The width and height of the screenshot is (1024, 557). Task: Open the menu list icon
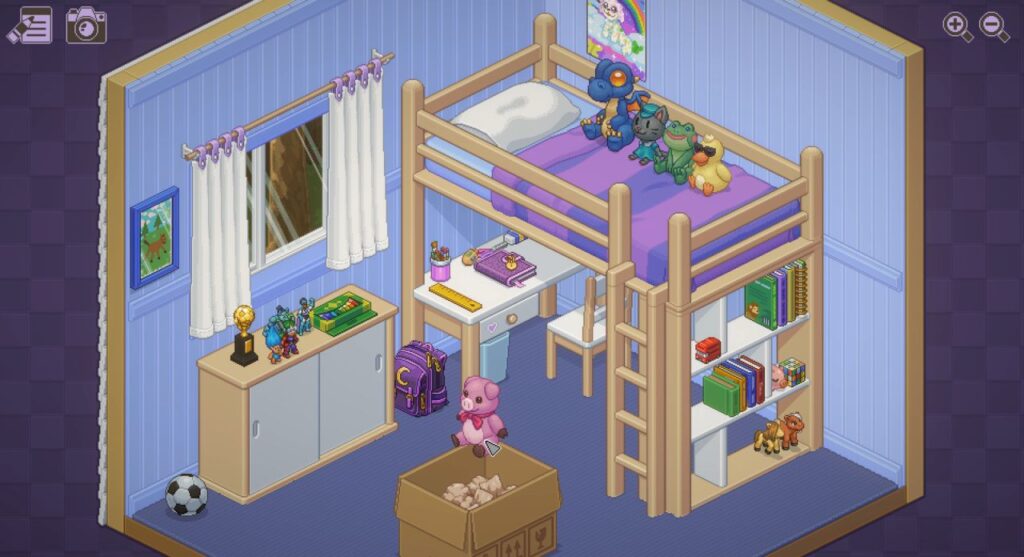click(x=30, y=25)
